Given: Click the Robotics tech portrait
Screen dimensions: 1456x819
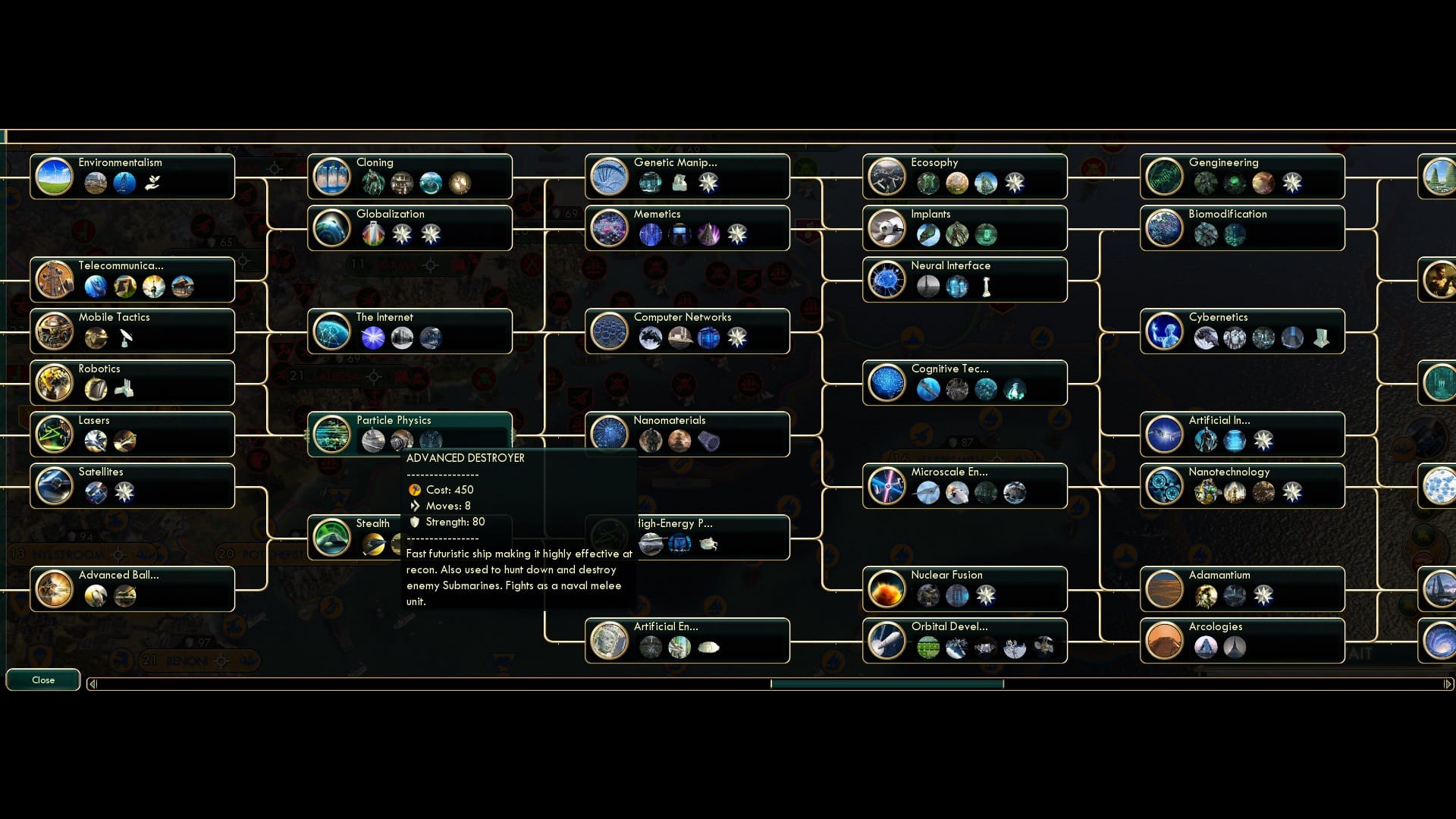Looking at the screenshot, I should click(x=53, y=382).
